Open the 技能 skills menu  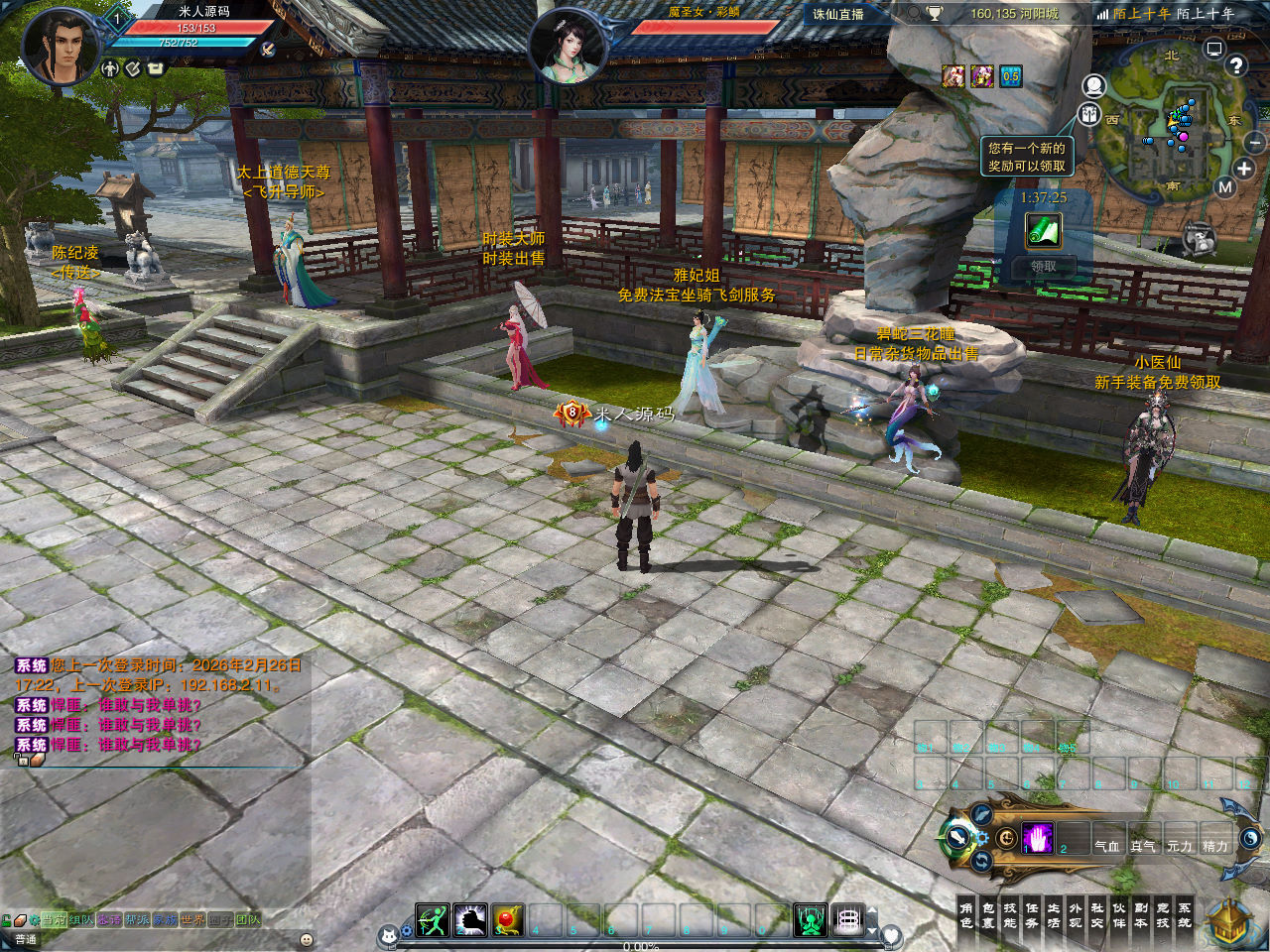pos(1010,915)
